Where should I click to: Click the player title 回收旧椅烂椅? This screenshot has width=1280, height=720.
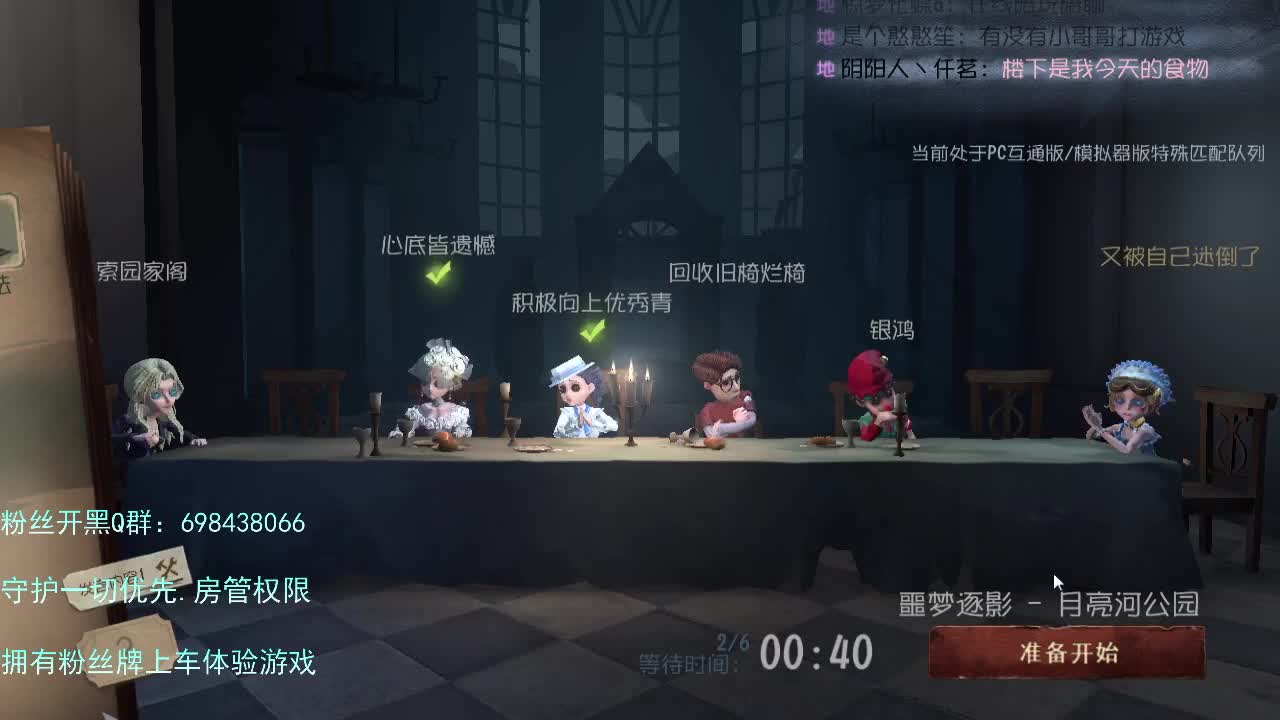tap(740, 273)
